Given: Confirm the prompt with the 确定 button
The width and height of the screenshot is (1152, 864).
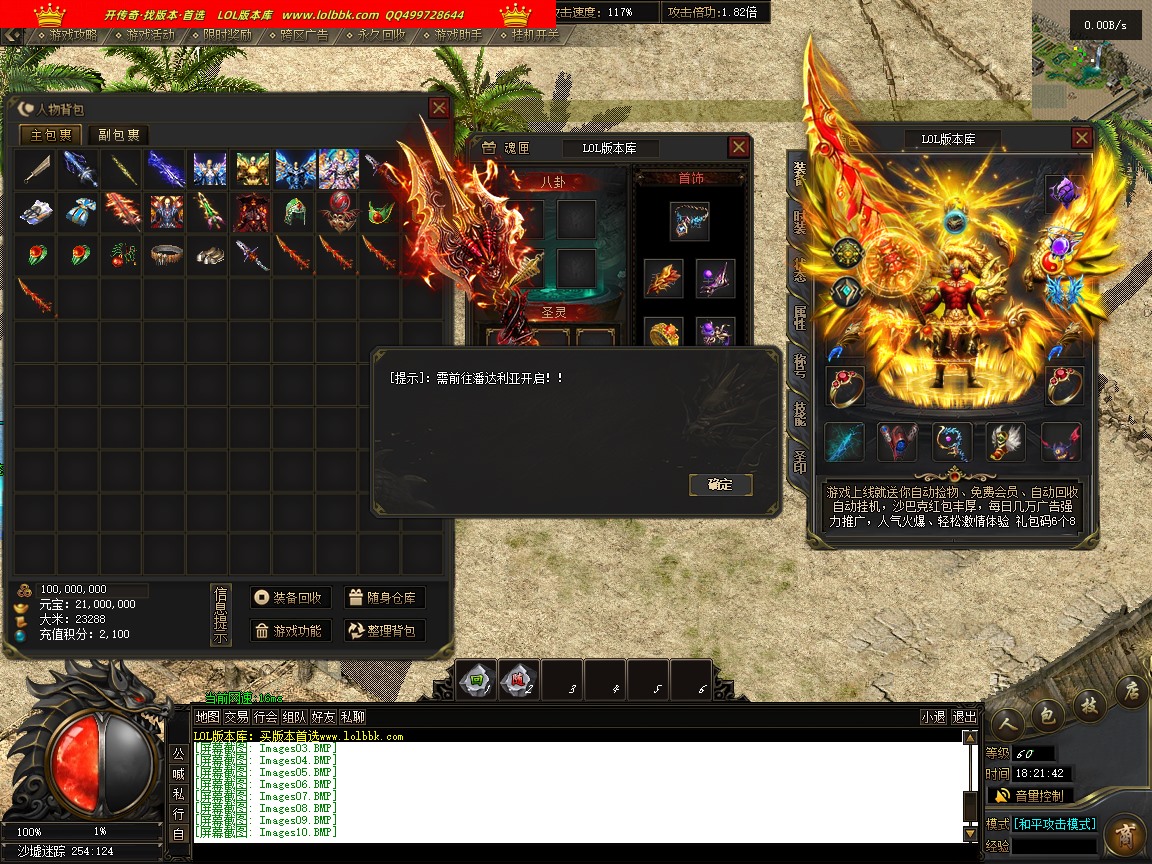Looking at the screenshot, I should 720,485.
